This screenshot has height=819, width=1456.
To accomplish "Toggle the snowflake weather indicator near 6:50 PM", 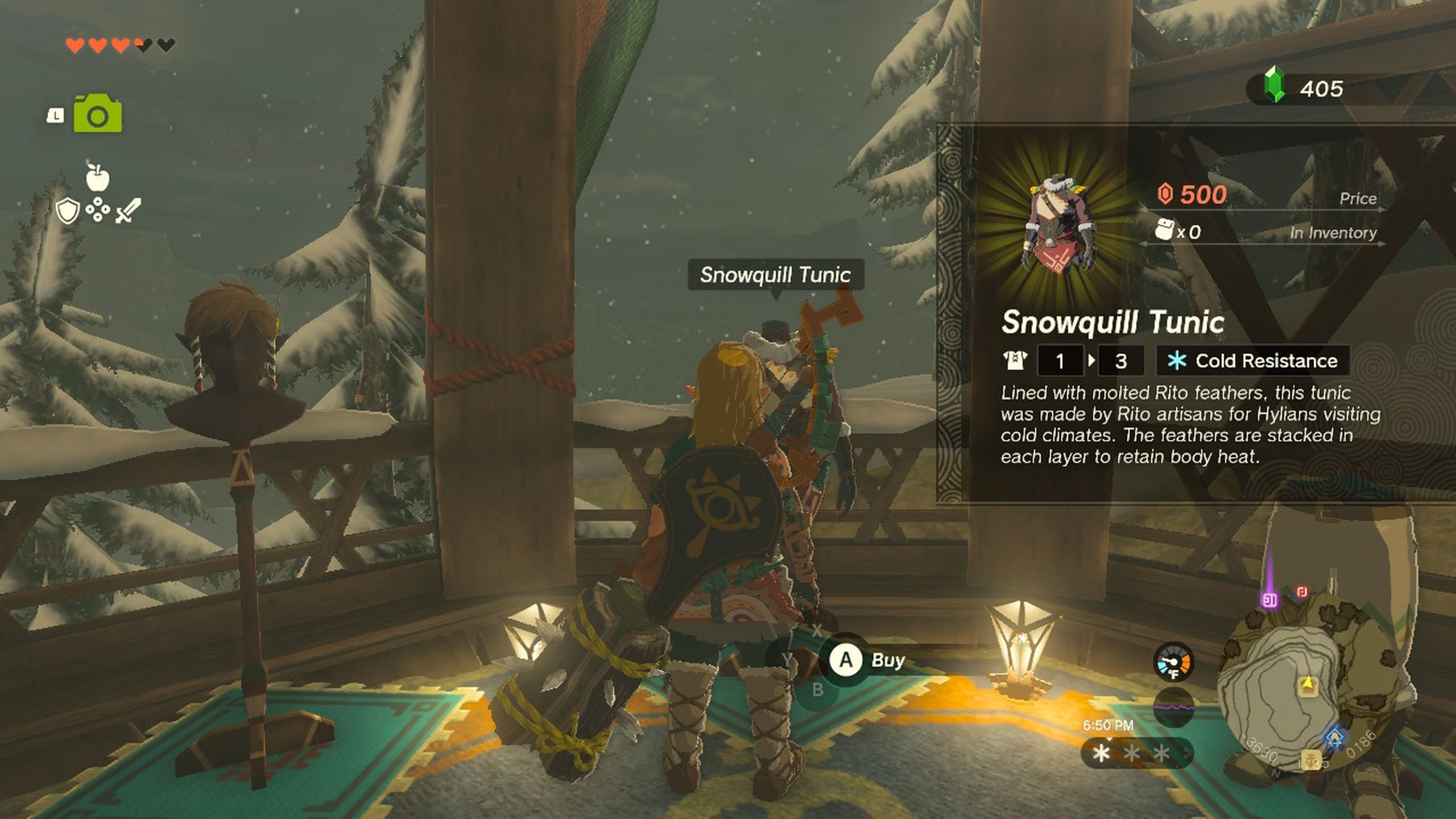I will tap(1101, 754).
